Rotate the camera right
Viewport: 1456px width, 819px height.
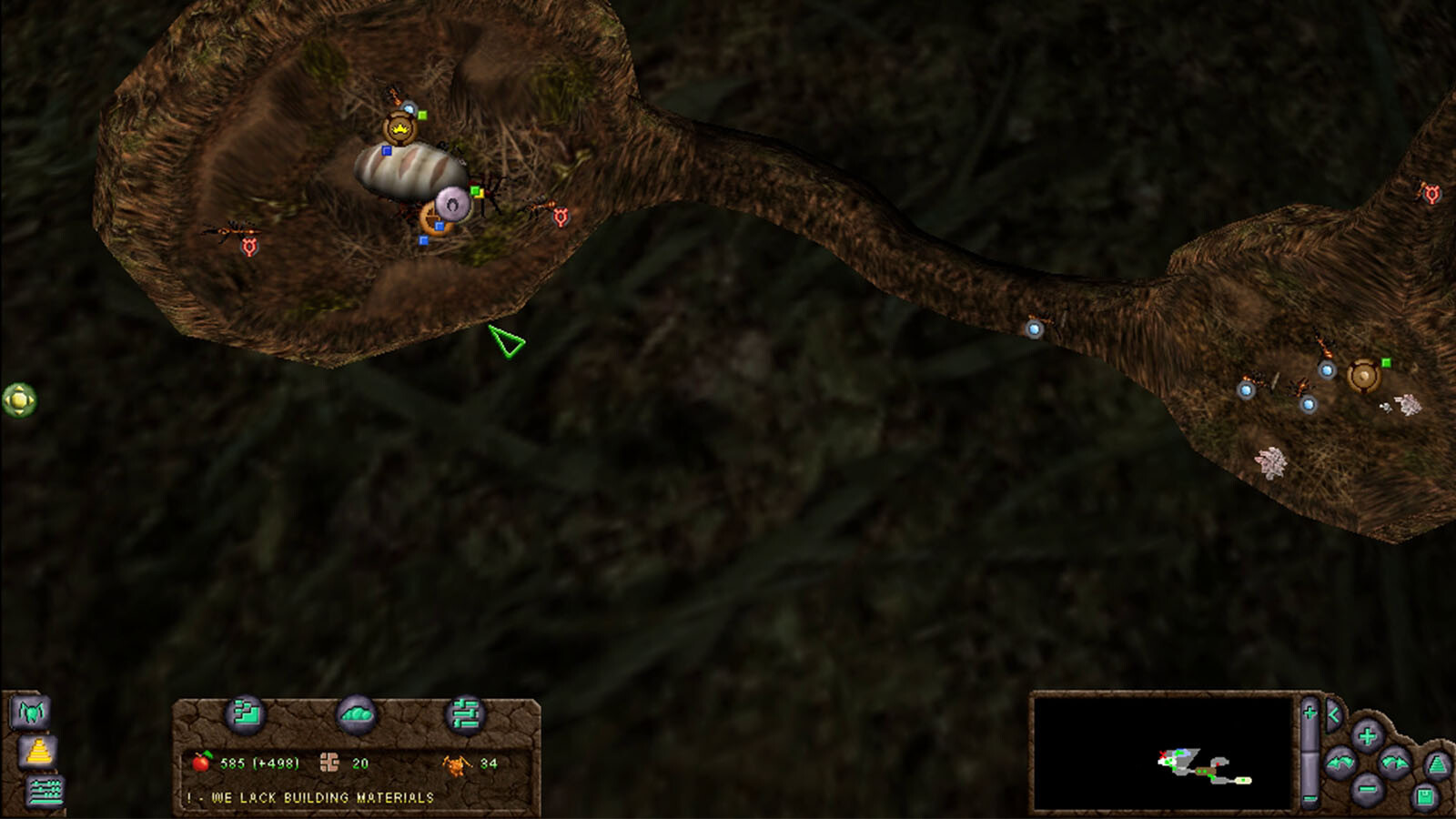(1393, 763)
